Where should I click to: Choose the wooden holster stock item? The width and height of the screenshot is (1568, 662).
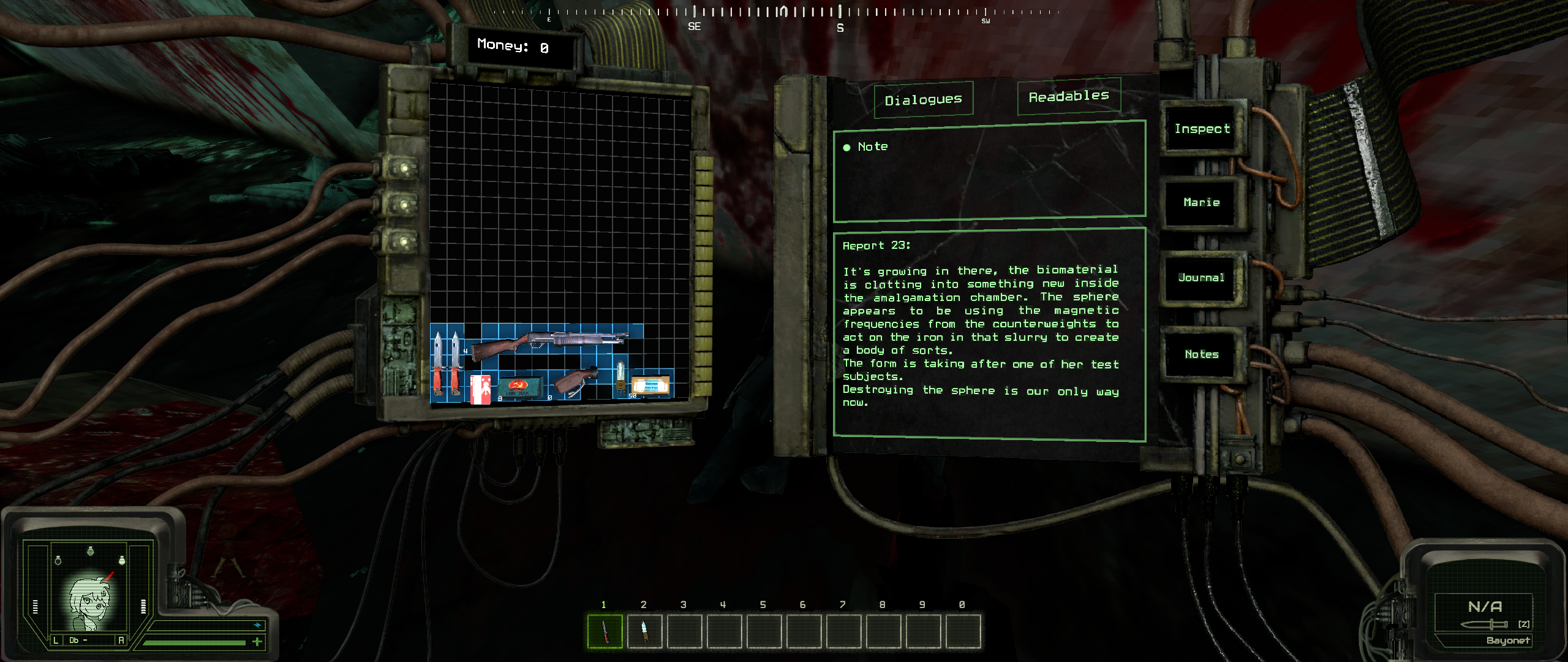point(575,382)
